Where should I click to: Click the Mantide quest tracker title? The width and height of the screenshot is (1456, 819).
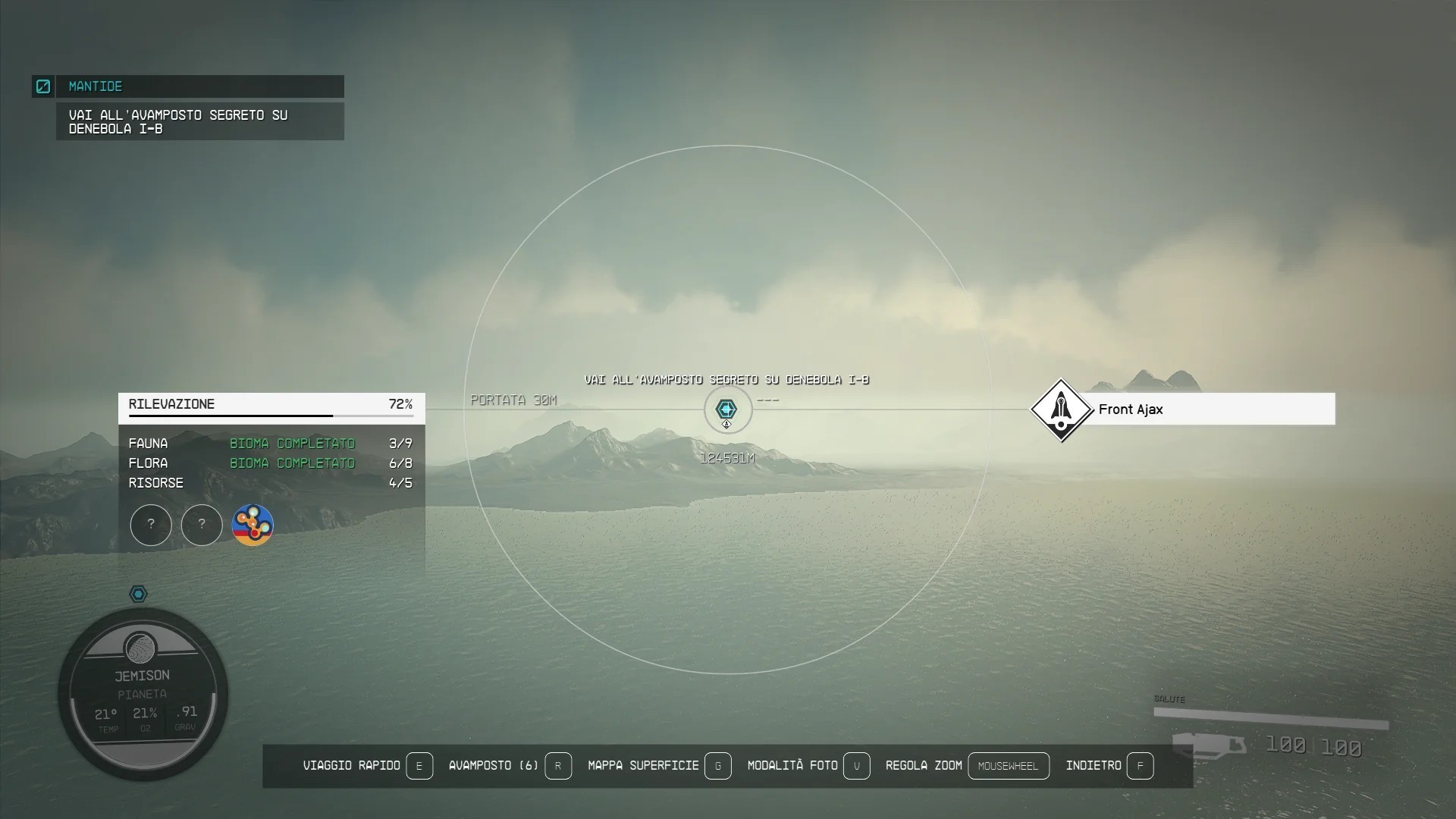(96, 86)
